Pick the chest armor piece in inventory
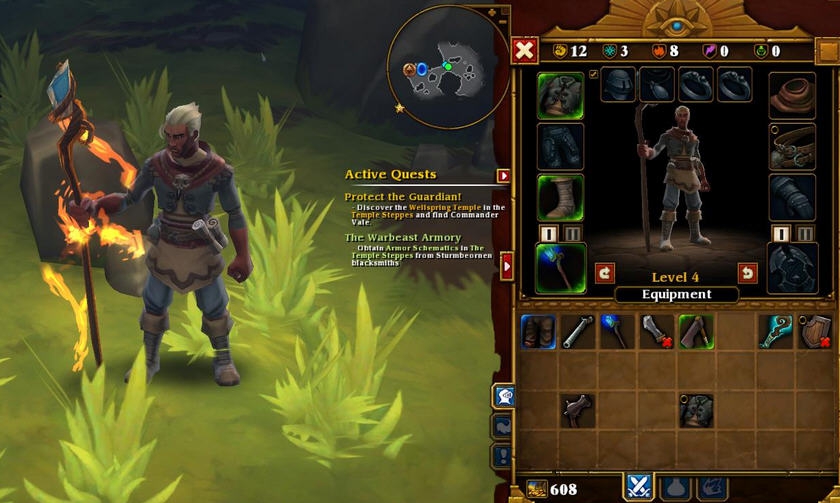This screenshot has width=840, height=503. coord(696,410)
